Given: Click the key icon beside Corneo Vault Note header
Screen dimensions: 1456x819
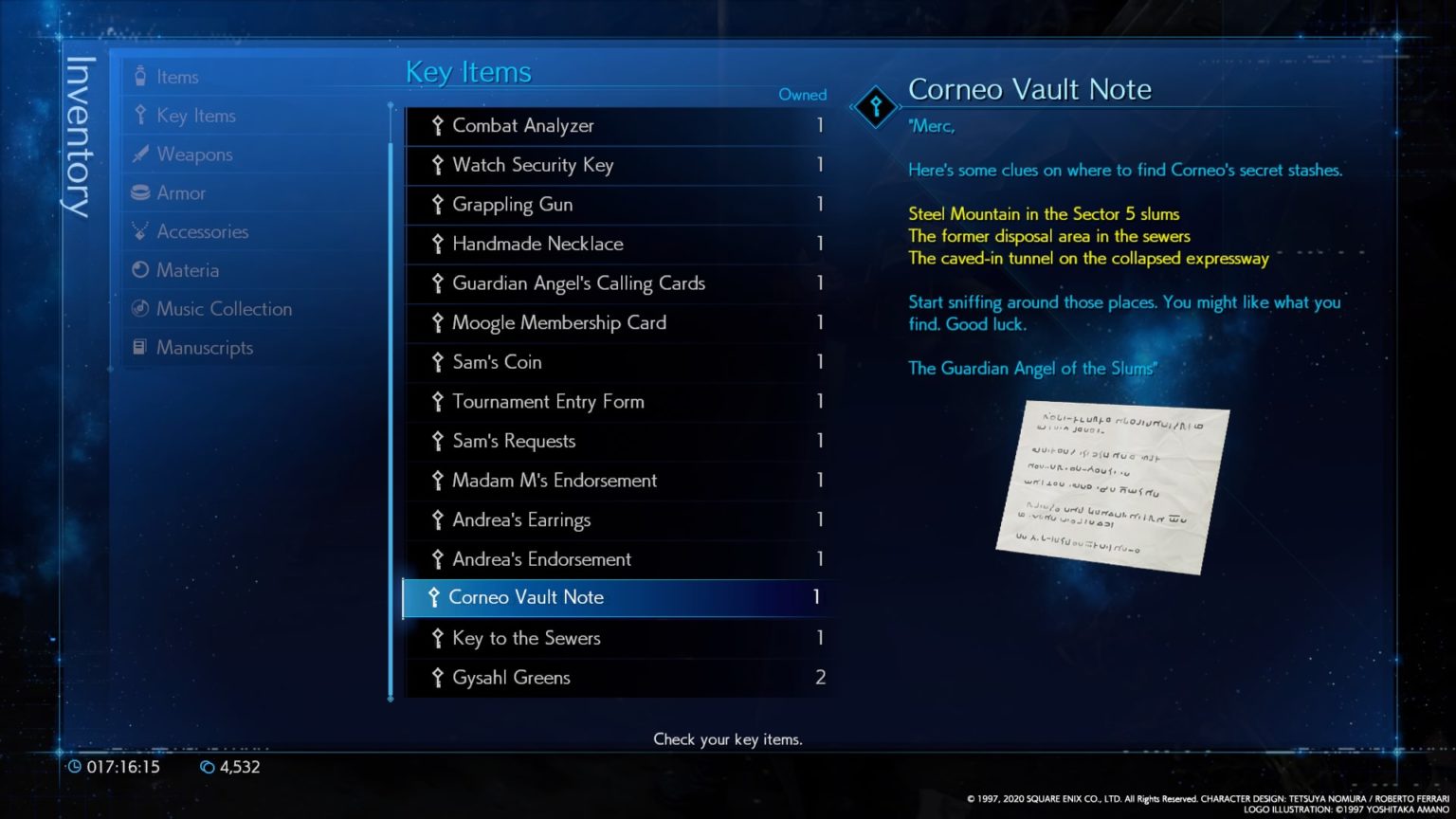Looking at the screenshot, I should (x=874, y=107).
